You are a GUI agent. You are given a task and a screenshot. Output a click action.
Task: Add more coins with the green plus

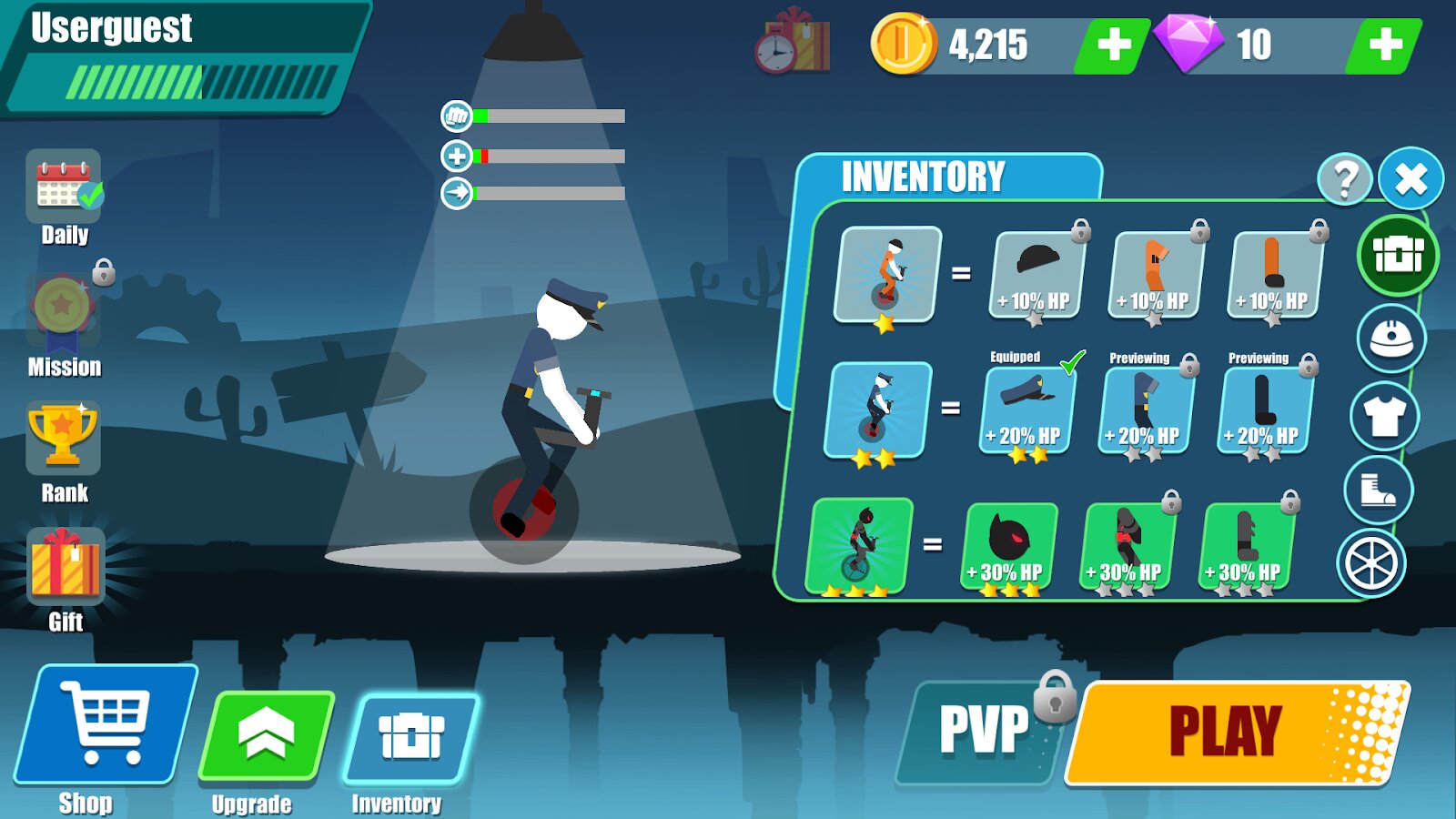click(1113, 45)
